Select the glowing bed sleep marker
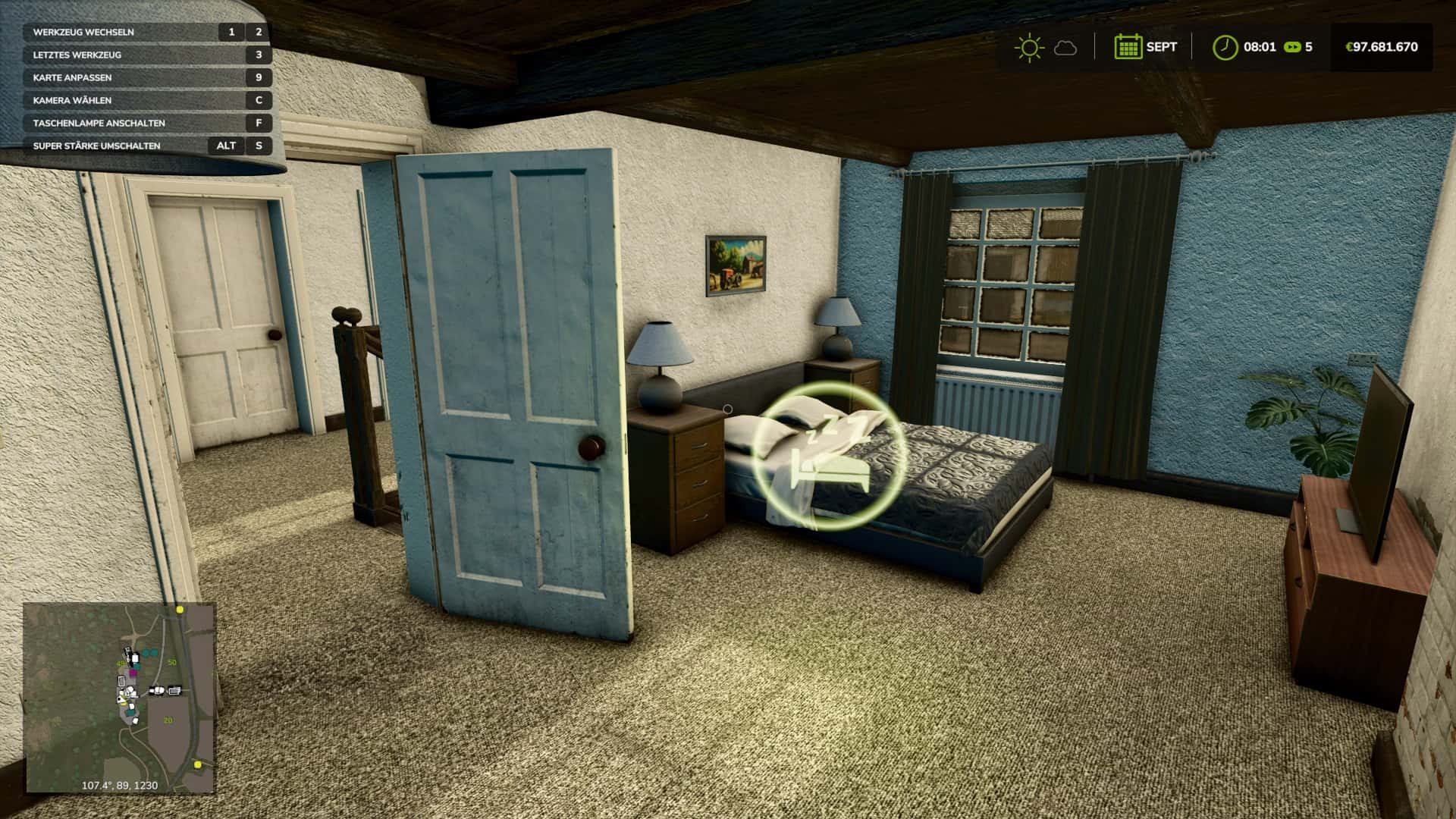Image resolution: width=1456 pixels, height=819 pixels. tap(829, 455)
